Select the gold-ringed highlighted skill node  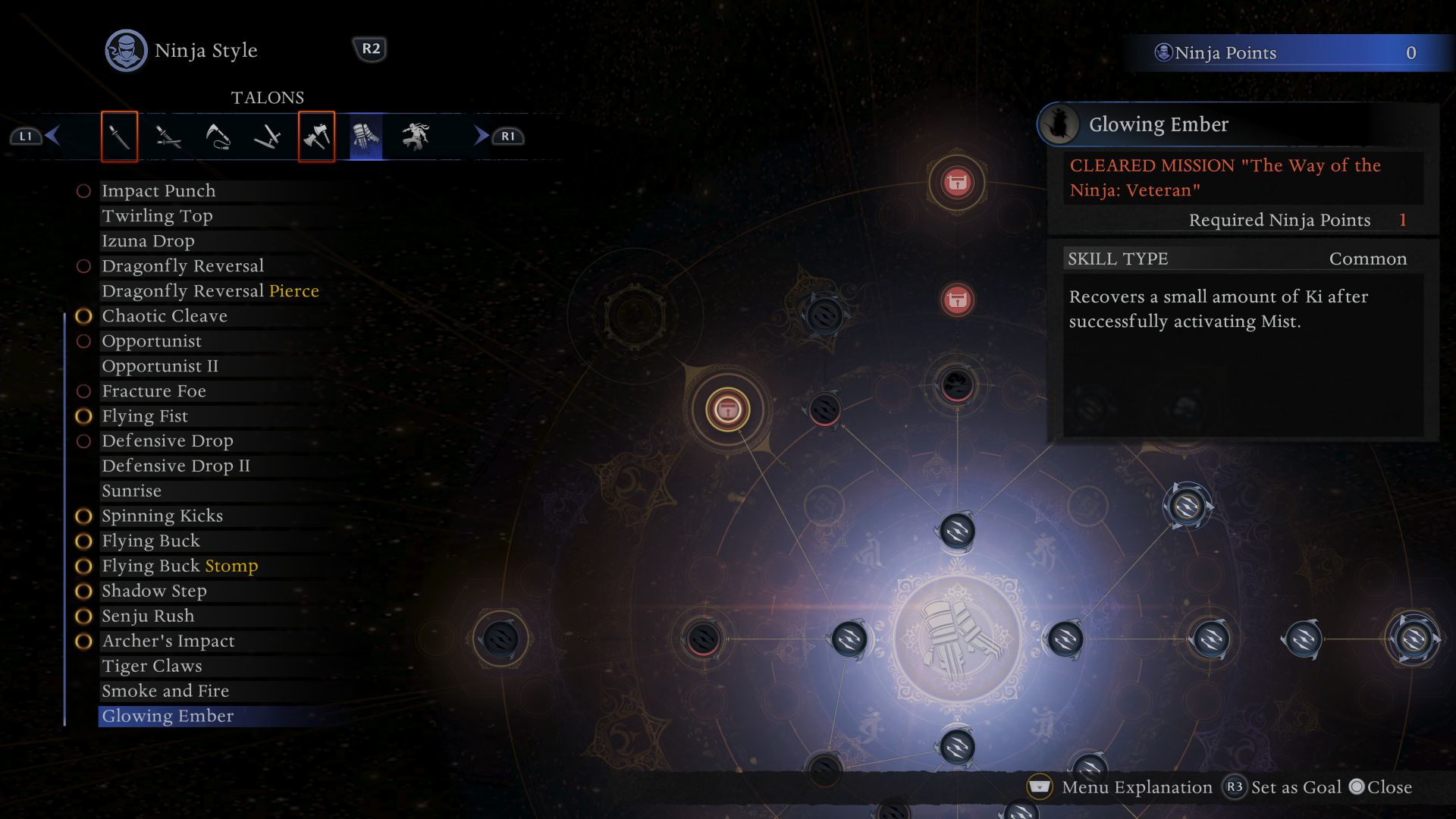pos(728,410)
